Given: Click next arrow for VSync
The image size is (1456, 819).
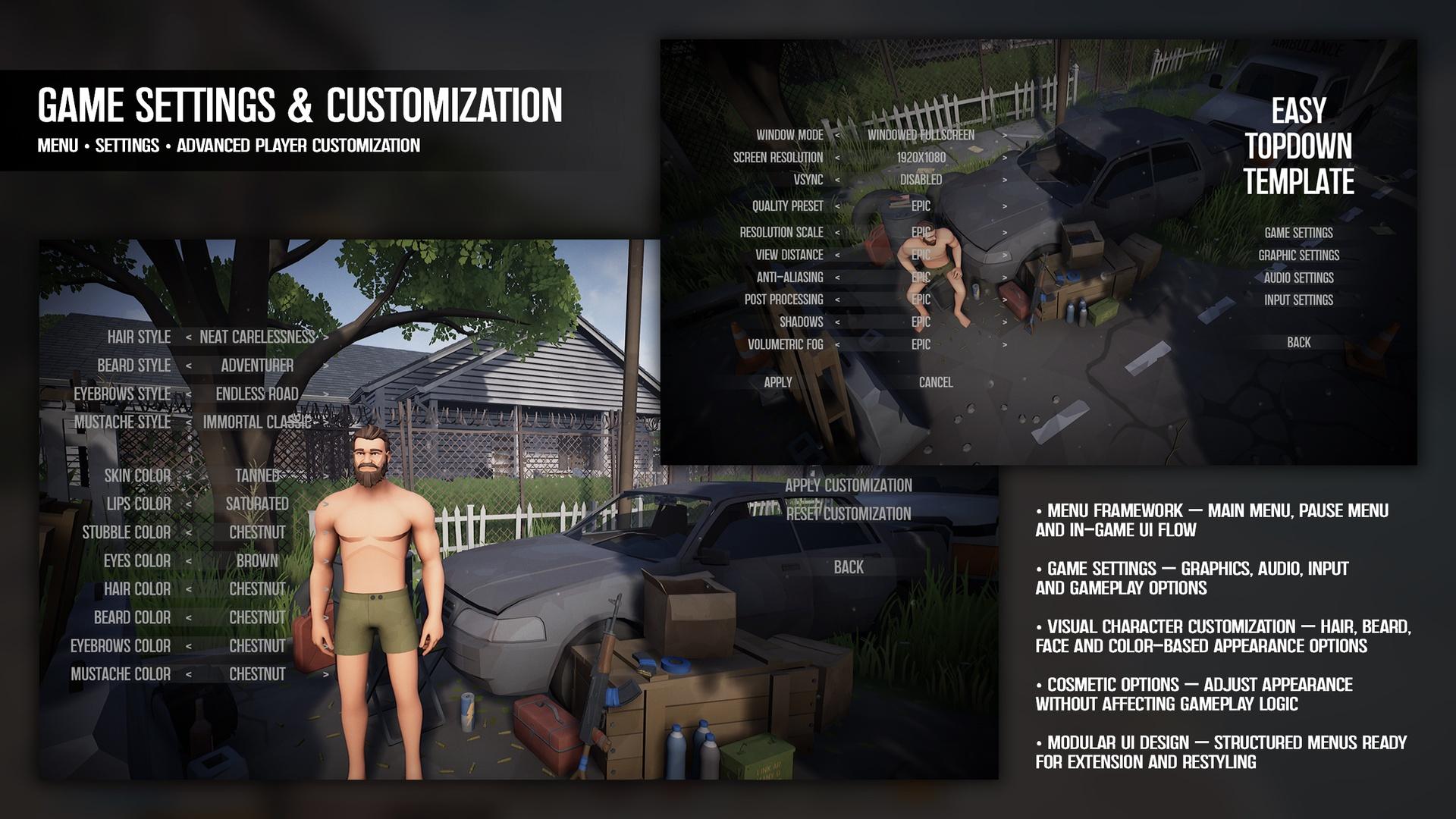Looking at the screenshot, I should [1005, 180].
